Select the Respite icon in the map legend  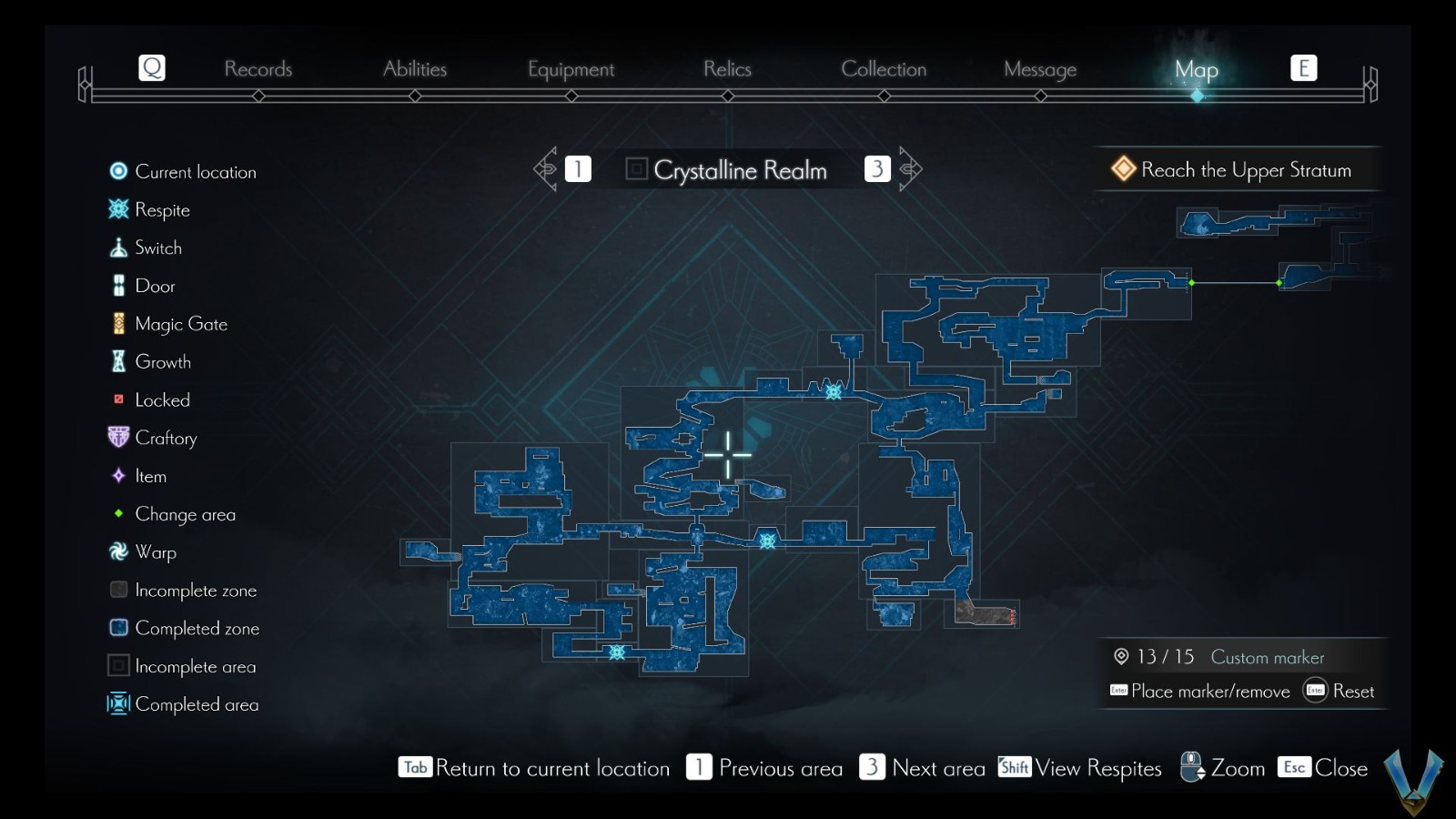[116, 209]
